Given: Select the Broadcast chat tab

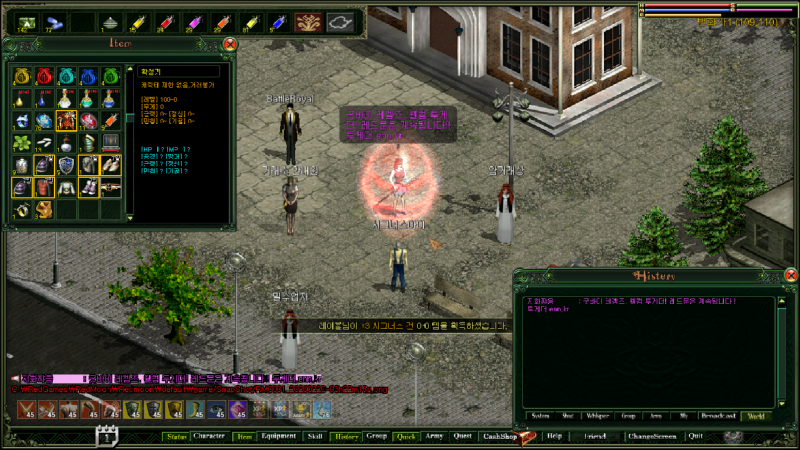Looking at the screenshot, I should pos(714,416).
